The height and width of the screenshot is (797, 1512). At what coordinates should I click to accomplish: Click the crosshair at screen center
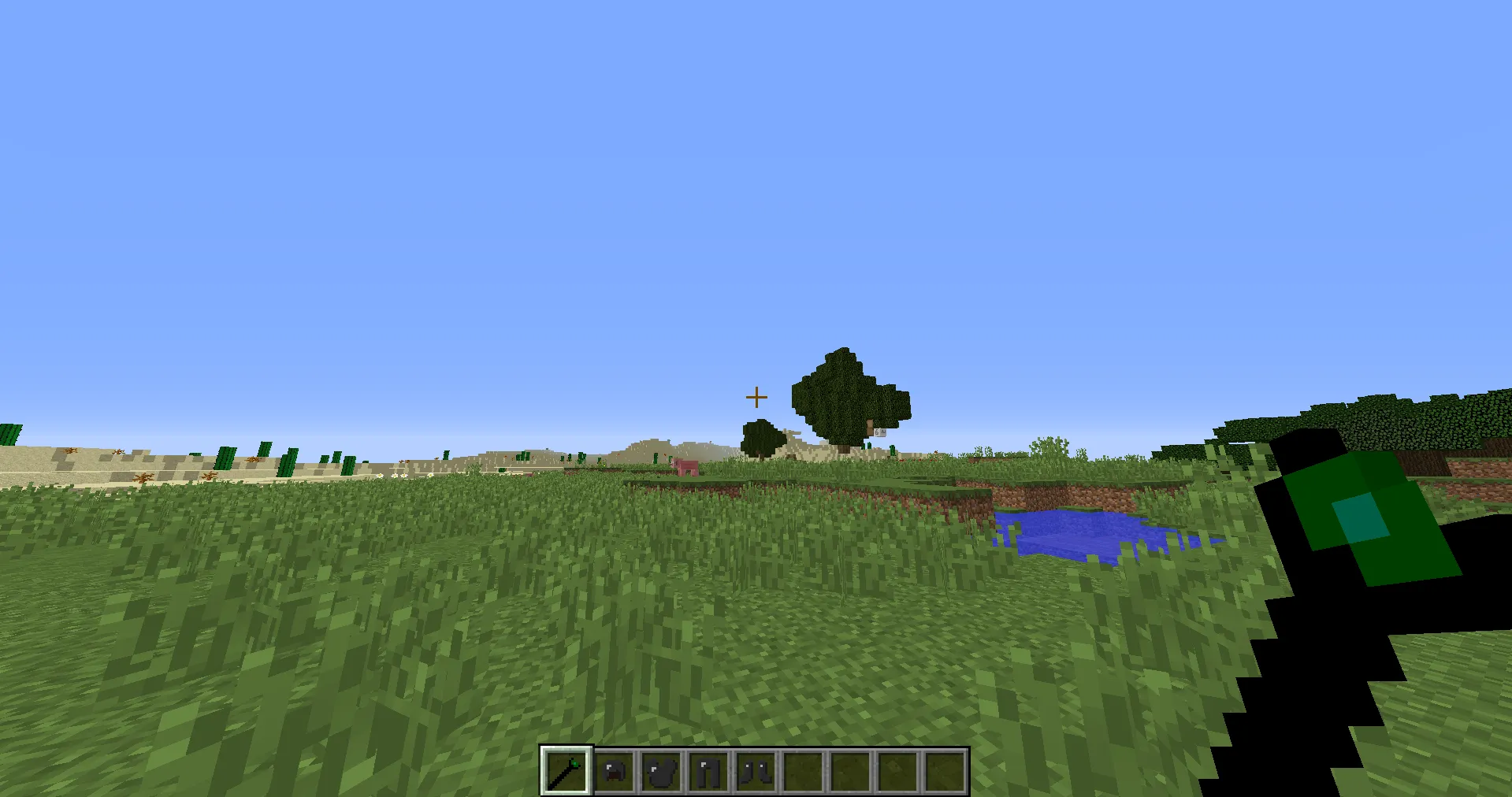click(756, 396)
